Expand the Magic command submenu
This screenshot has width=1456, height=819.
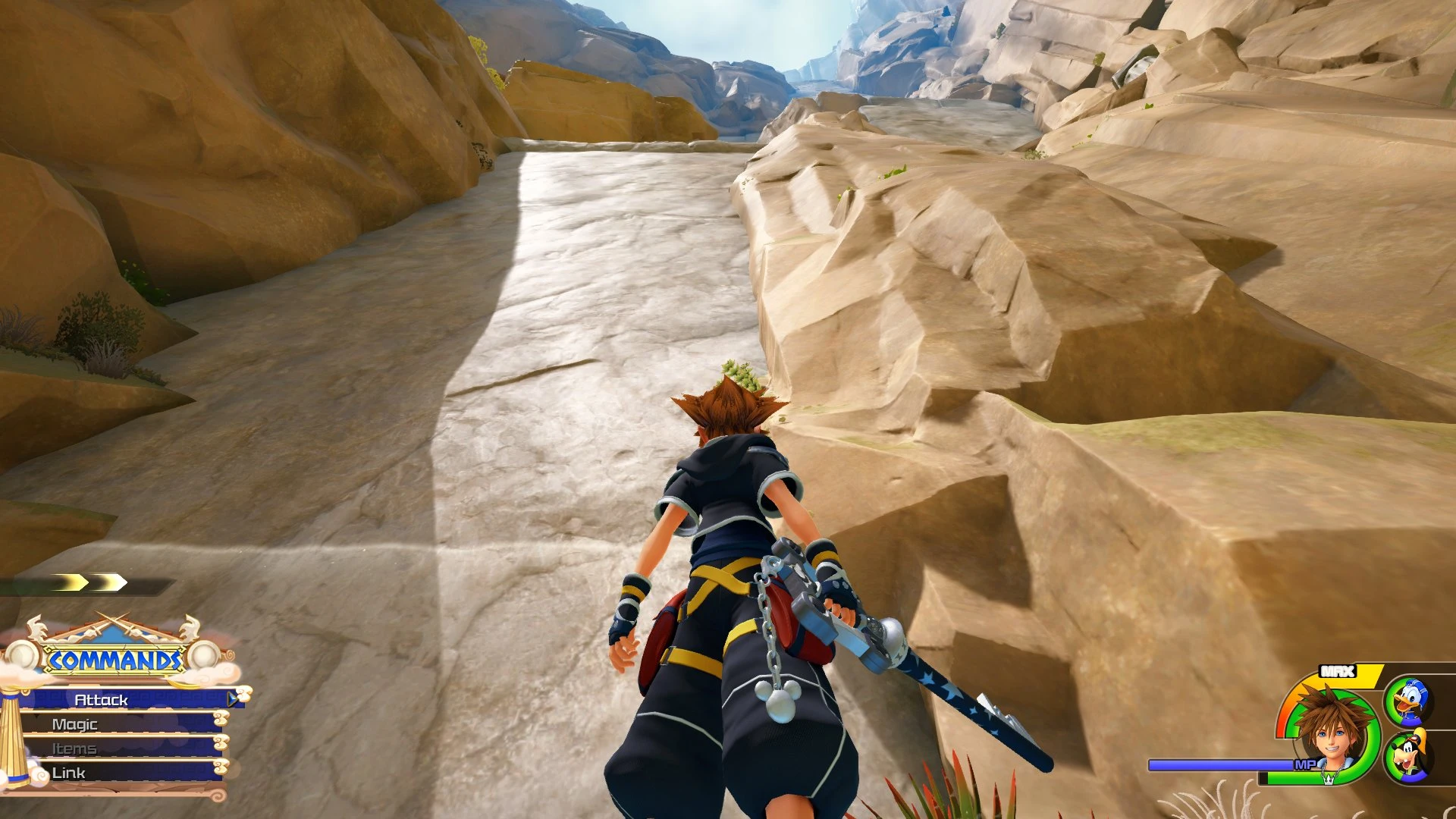pyautogui.click(x=76, y=724)
